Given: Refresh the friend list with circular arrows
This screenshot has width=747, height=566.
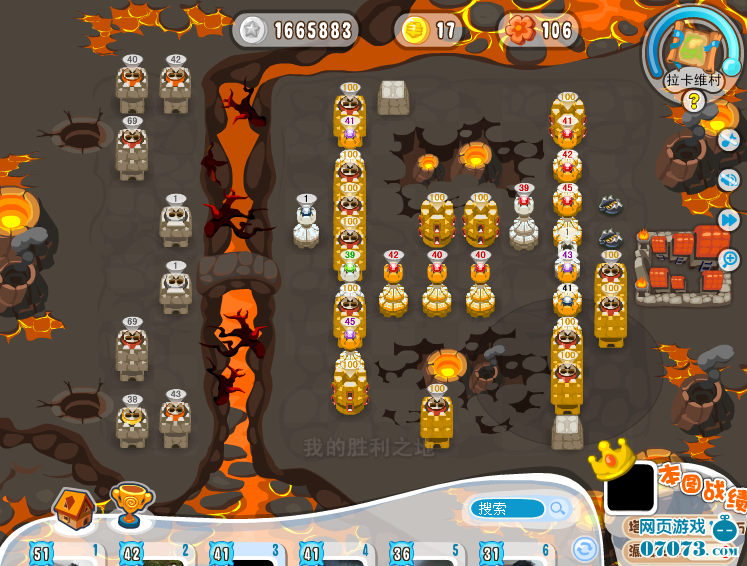Looking at the screenshot, I should (x=584, y=548).
